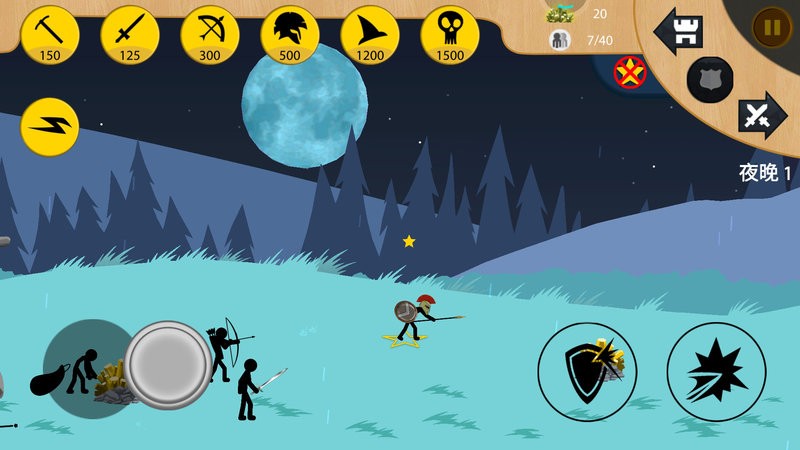The image size is (800, 450).
Task: Tap the grey virtual joystick knob
Action: point(168,364)
